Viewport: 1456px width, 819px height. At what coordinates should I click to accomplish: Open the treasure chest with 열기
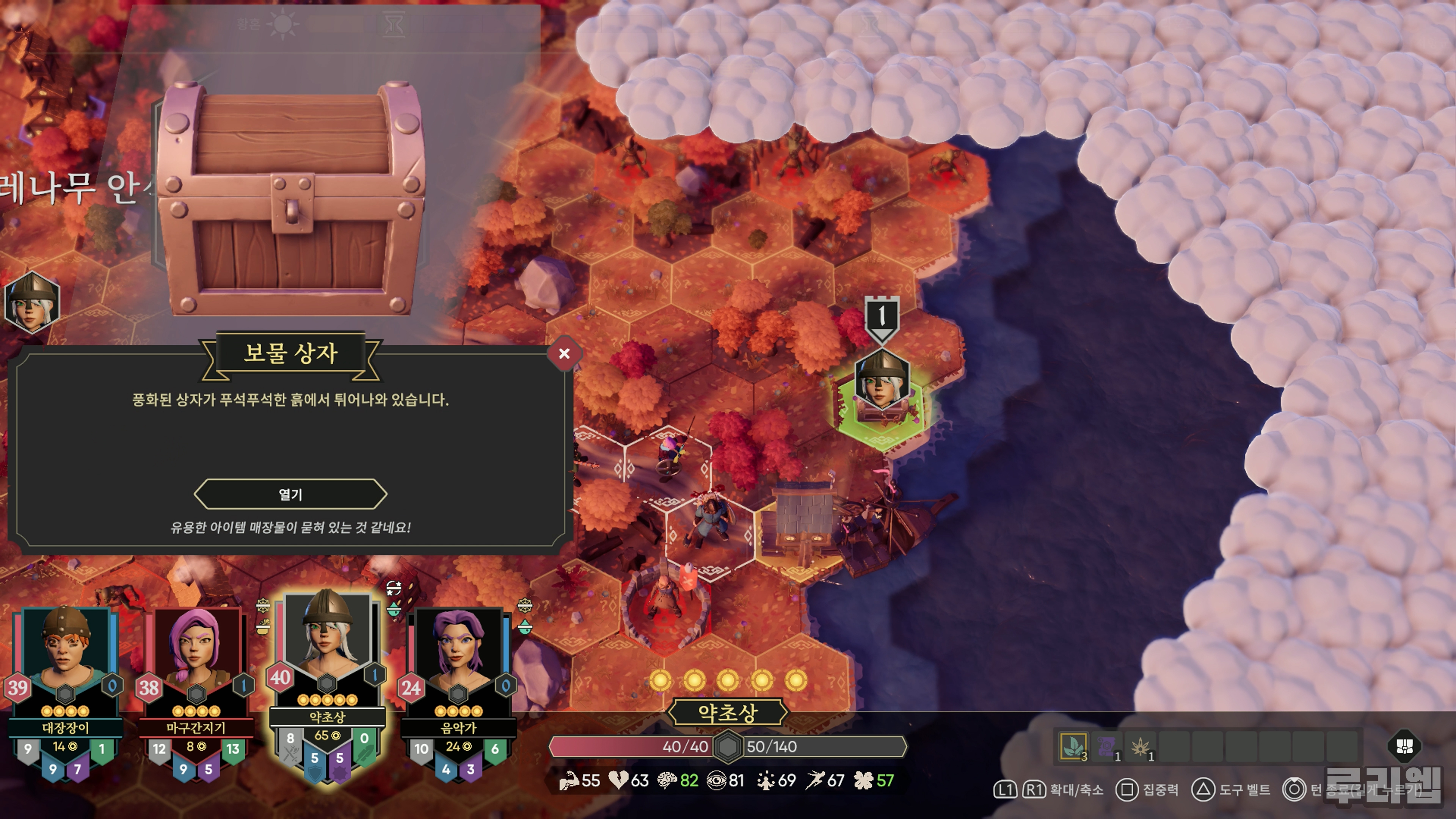coord(290,494)
